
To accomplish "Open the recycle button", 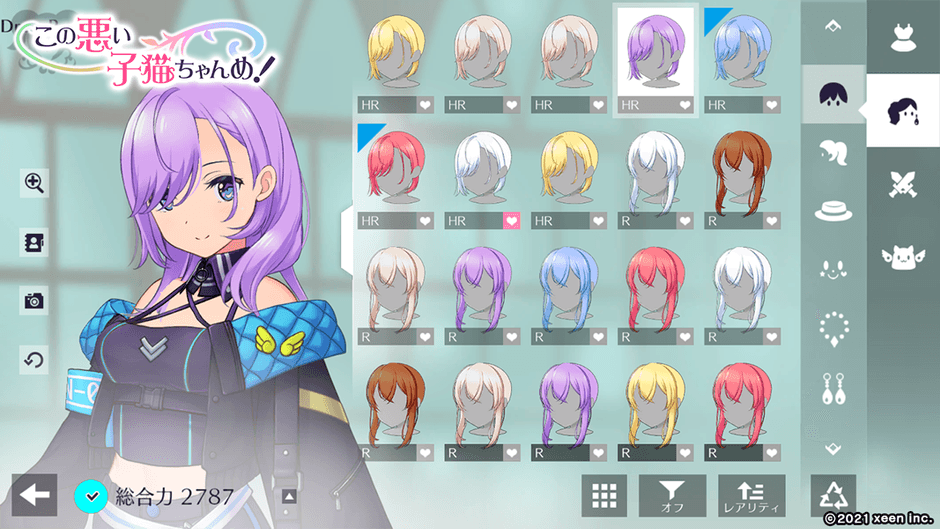I will pos(832,494).
